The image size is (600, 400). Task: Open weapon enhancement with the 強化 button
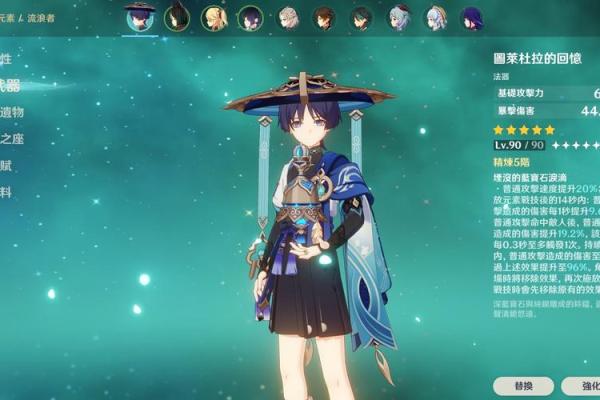click(x=582, y=385)
